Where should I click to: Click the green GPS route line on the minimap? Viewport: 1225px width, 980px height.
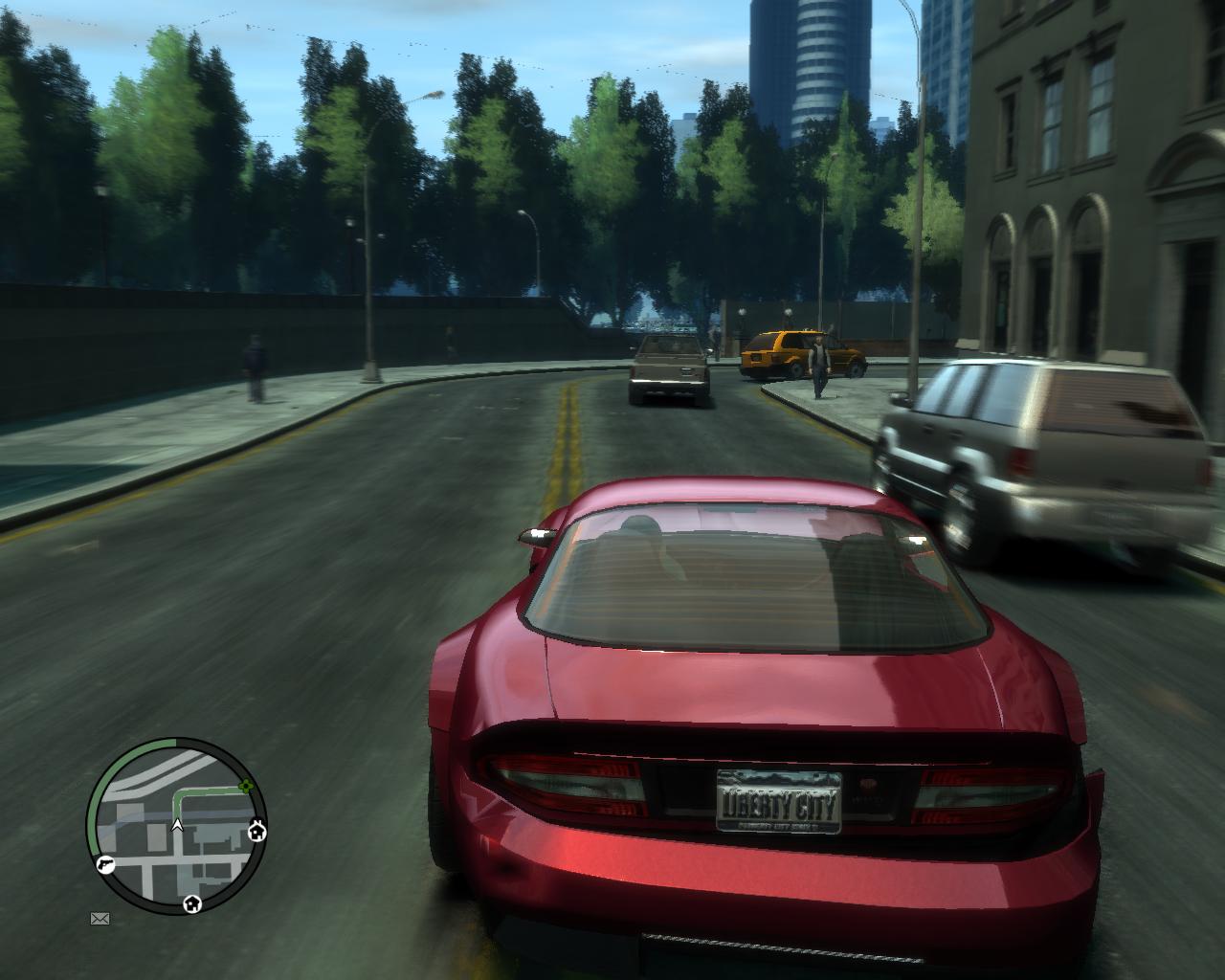click(200, 792)
